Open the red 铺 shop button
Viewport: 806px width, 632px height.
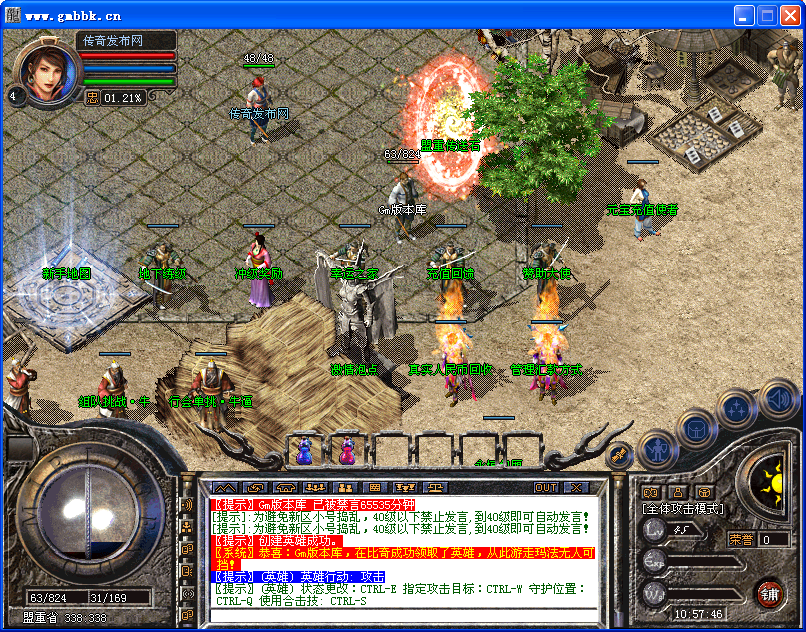click(769, 593)
